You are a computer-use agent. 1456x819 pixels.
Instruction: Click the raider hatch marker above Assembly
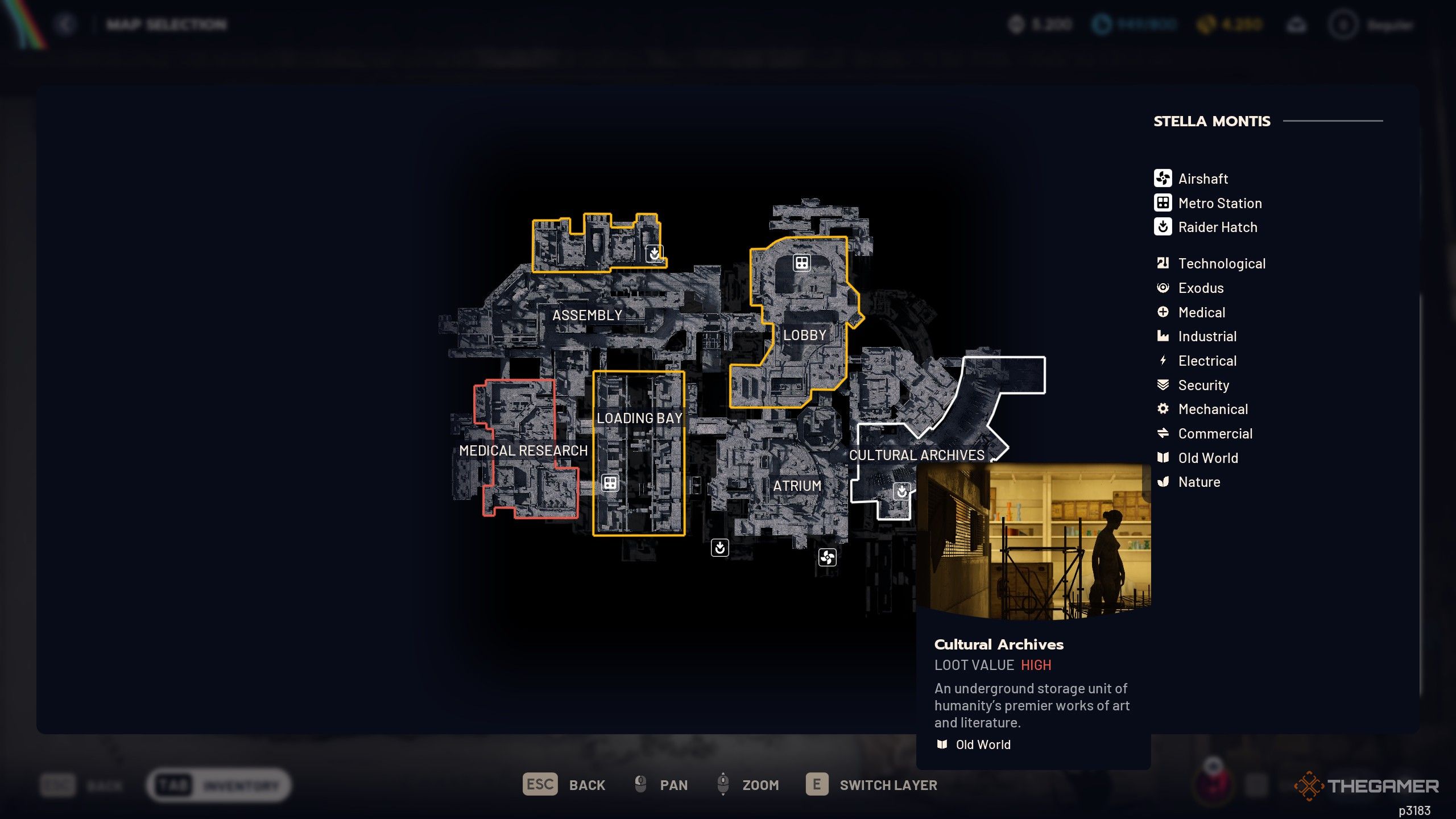[654, 255]
